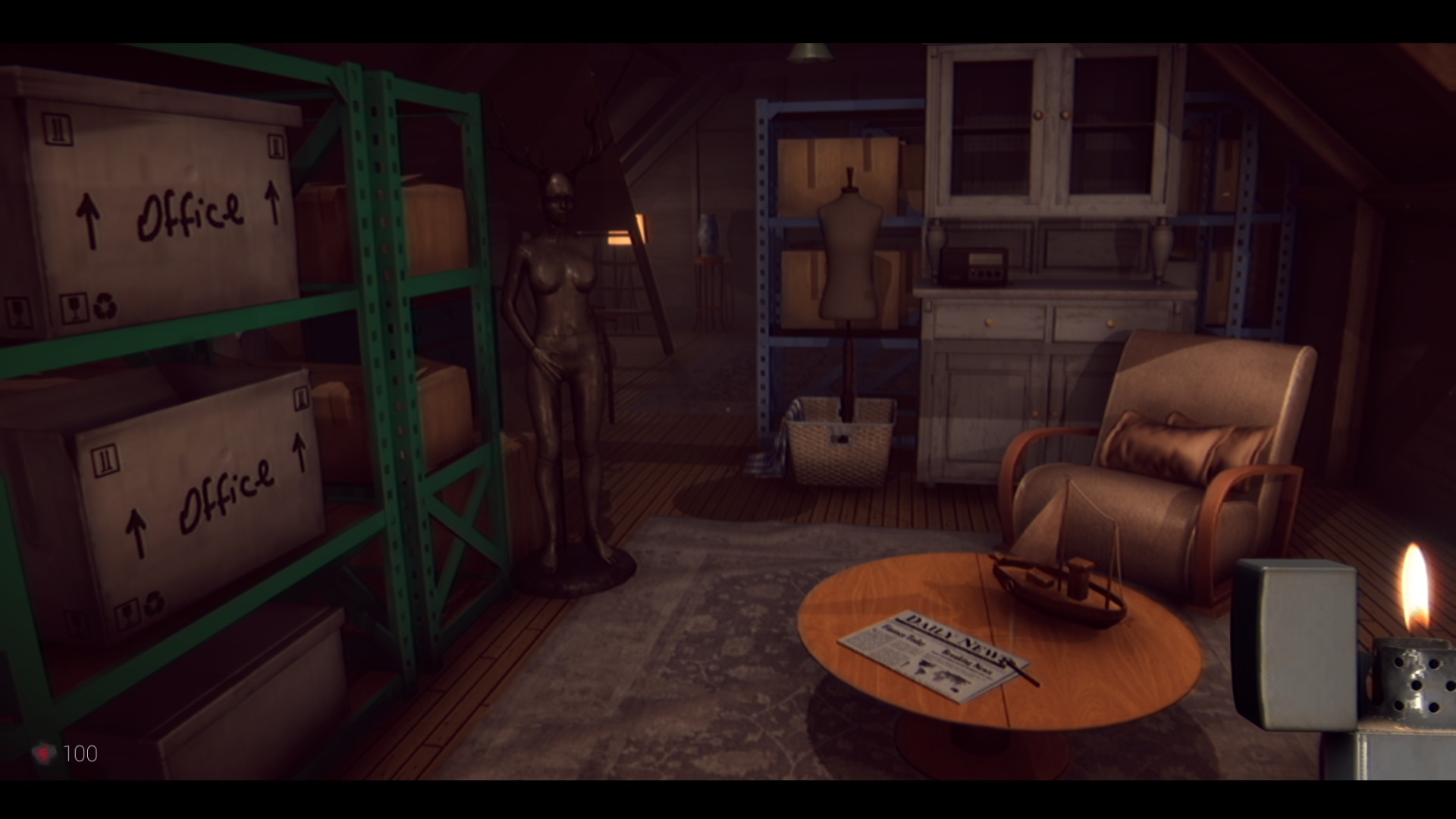
Task: Toggle the radio power knob
Action: pos(973,275)
